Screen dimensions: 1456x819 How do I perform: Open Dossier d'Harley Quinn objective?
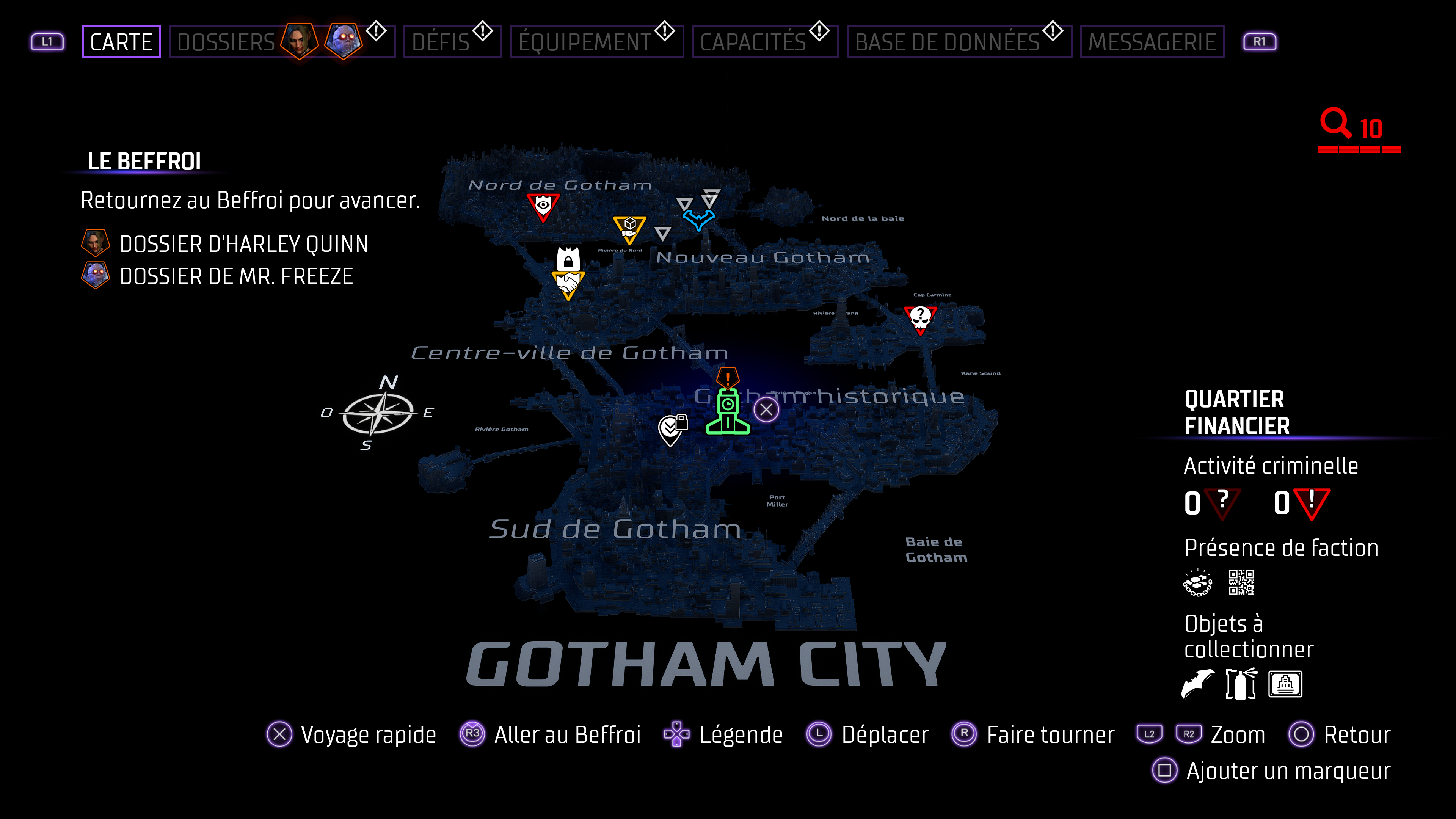(243, 244)
